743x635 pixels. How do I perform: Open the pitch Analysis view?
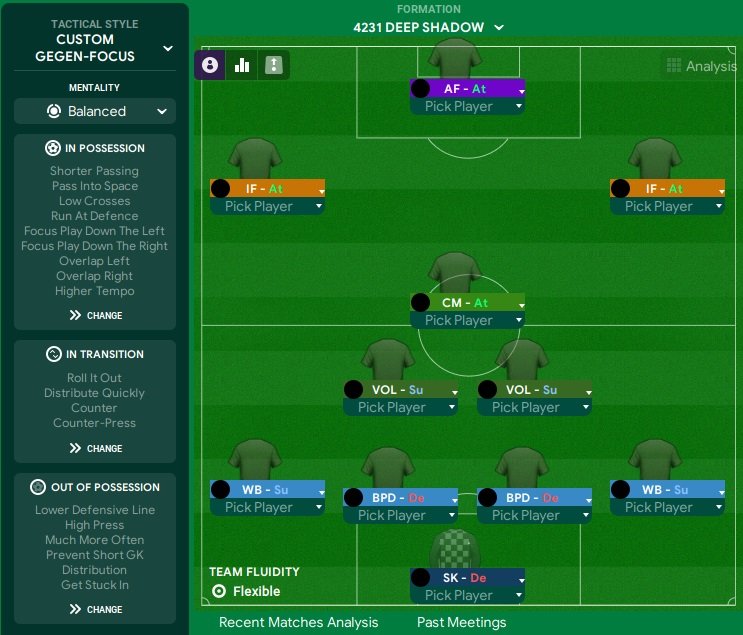[x=700, y=67]
